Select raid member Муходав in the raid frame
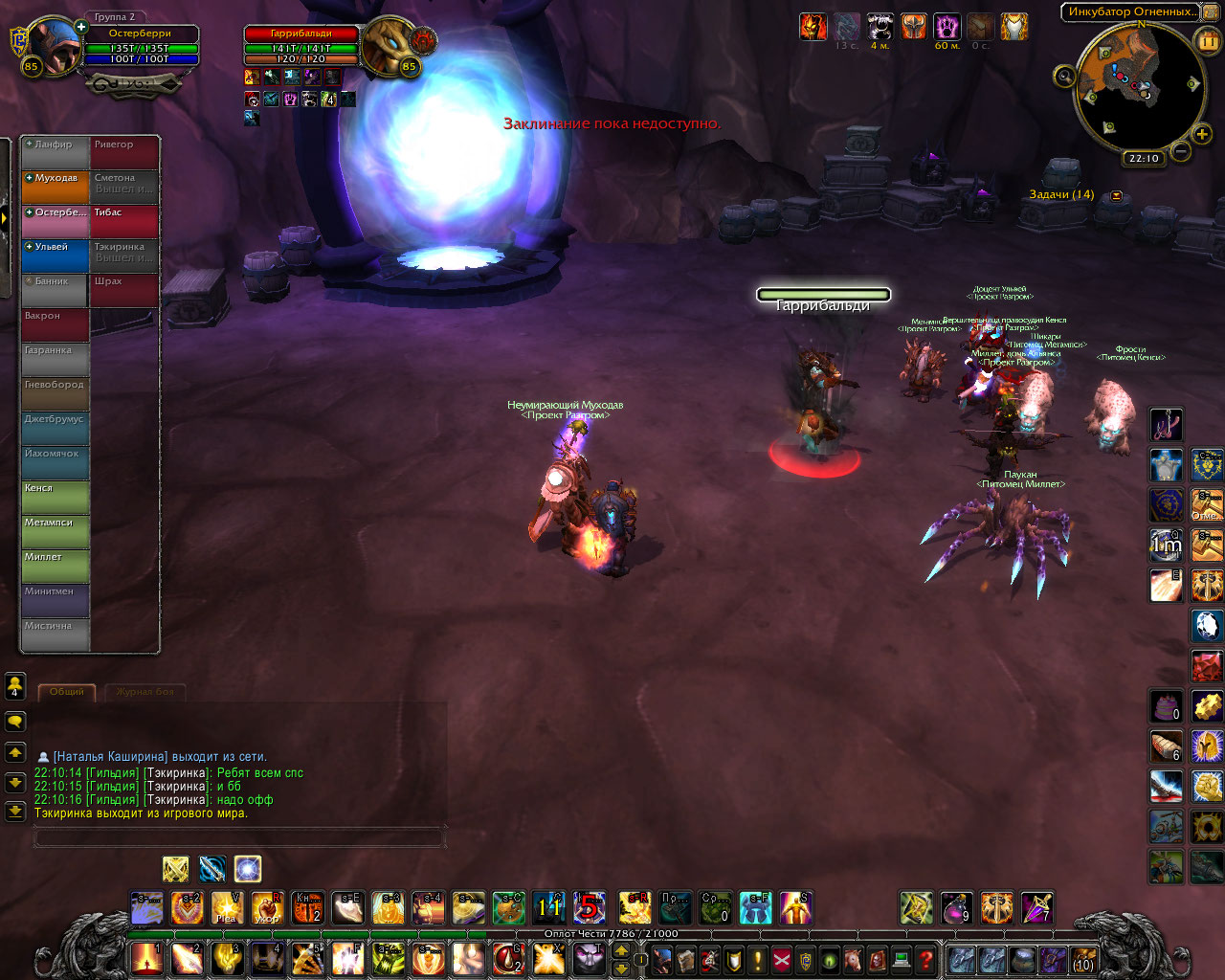The image size is (1225, 980). [56, 187]
